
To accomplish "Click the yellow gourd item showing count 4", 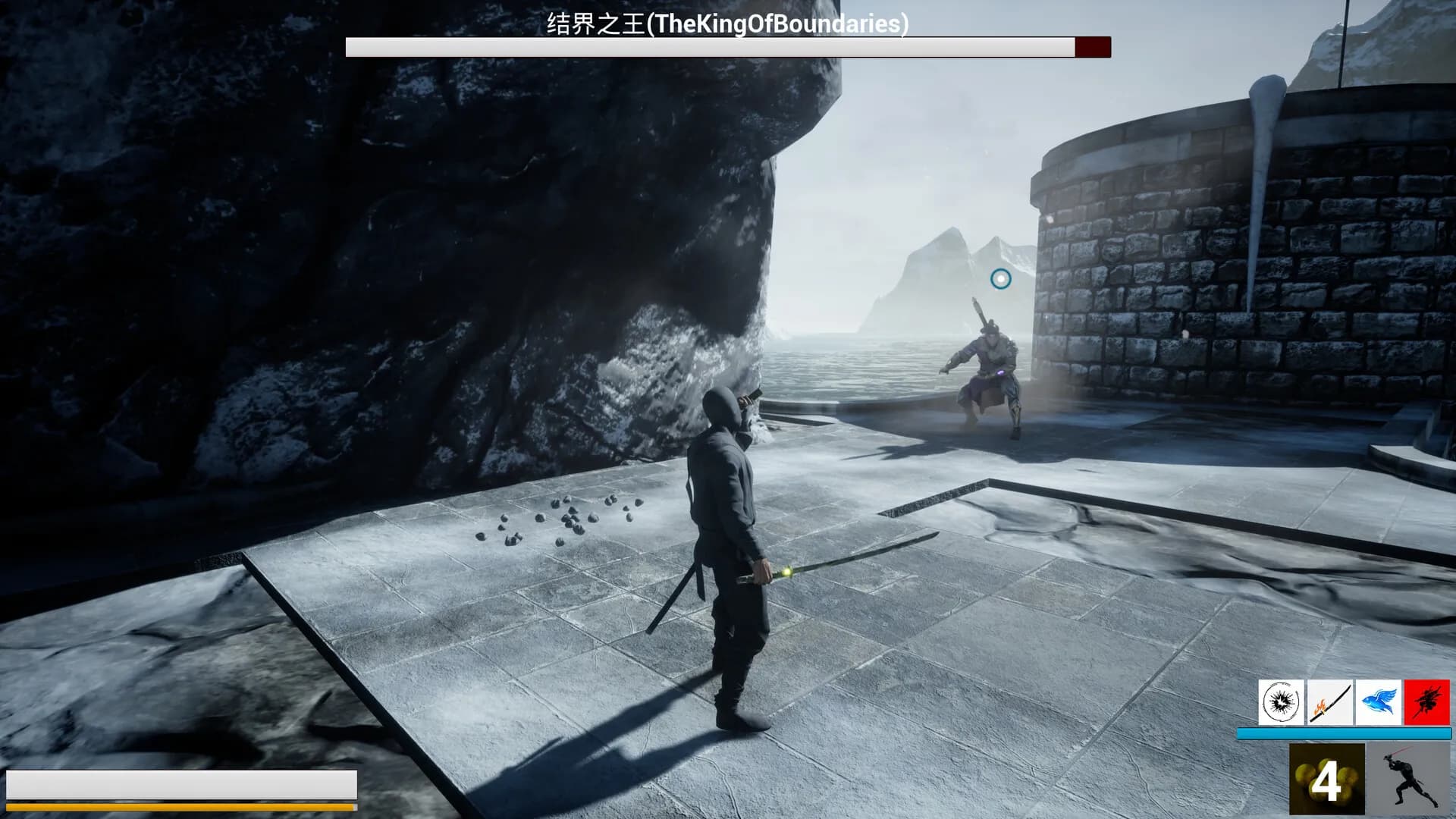I will coord(1326,779).
